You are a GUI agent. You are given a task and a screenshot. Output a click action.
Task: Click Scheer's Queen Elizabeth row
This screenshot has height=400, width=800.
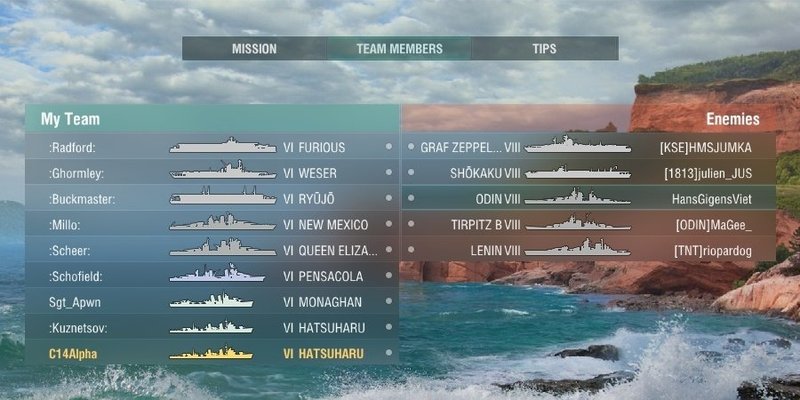212,250
